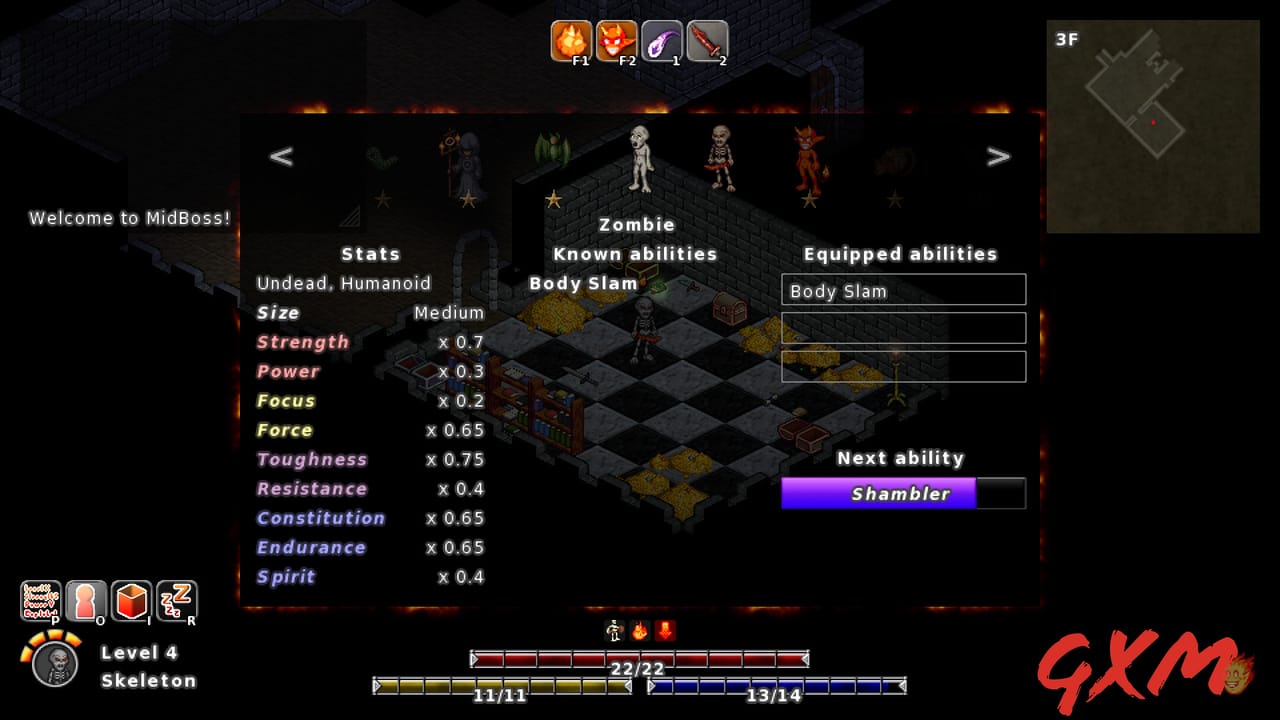Select Body Slam under Known abilities
1280x720 pixels.
click(583, 283)
